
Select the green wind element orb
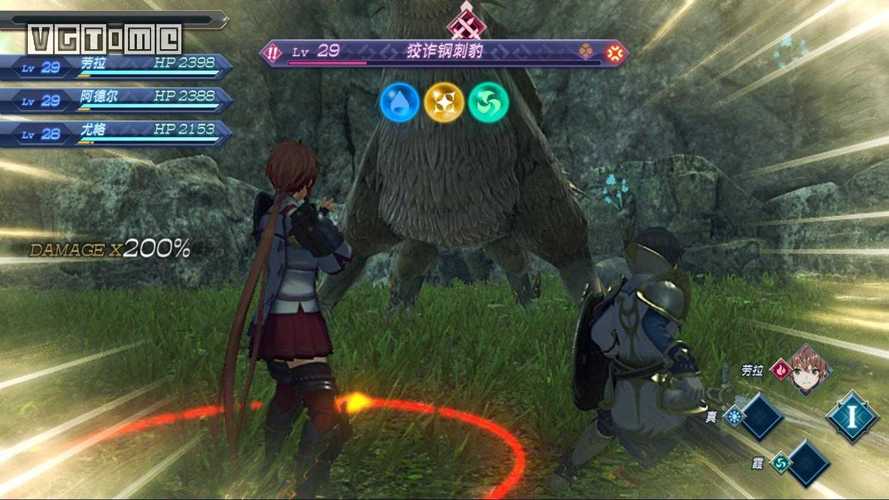[x=489, y=101]
